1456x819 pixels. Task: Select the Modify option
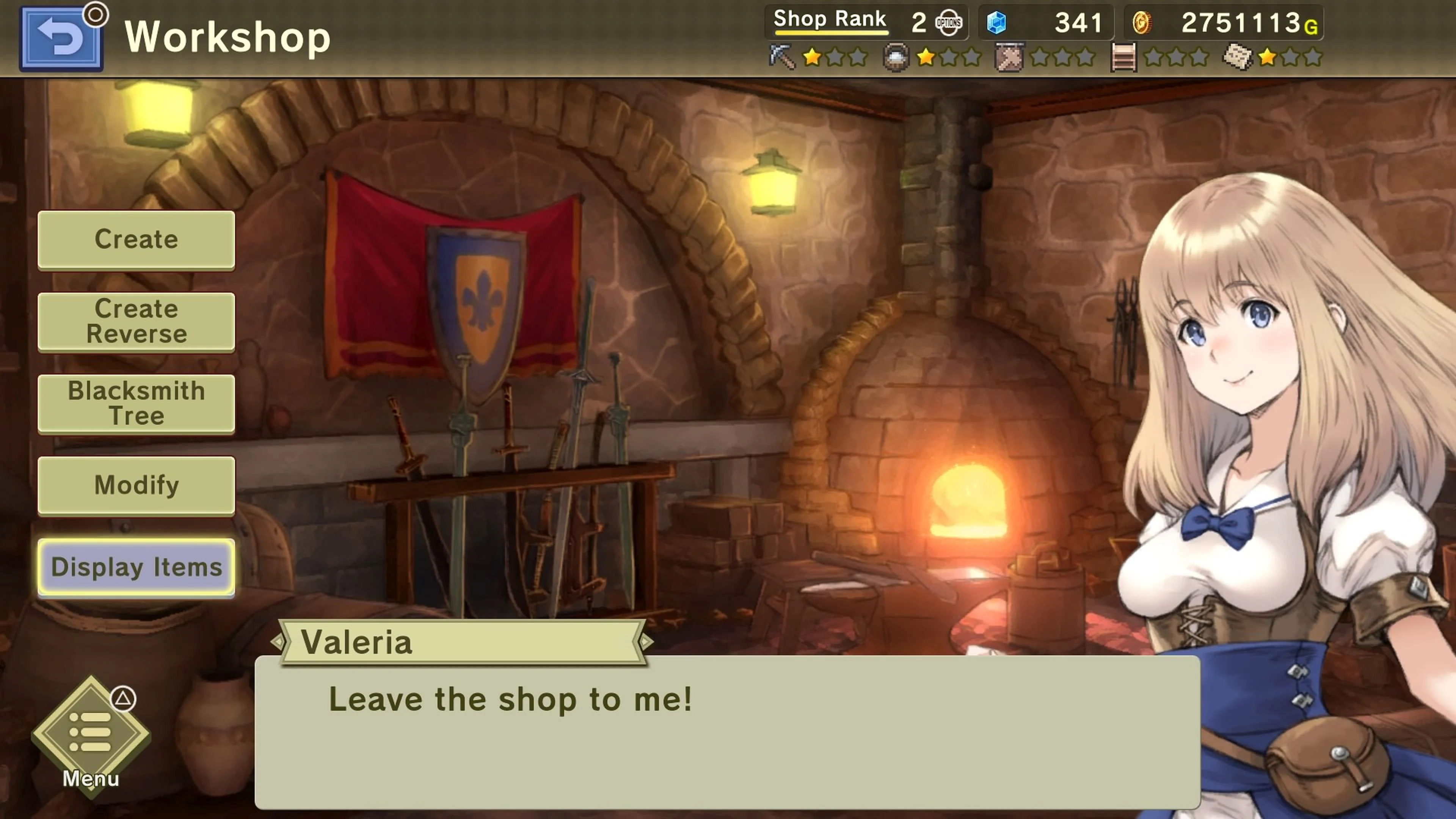[x=136, y=485]
